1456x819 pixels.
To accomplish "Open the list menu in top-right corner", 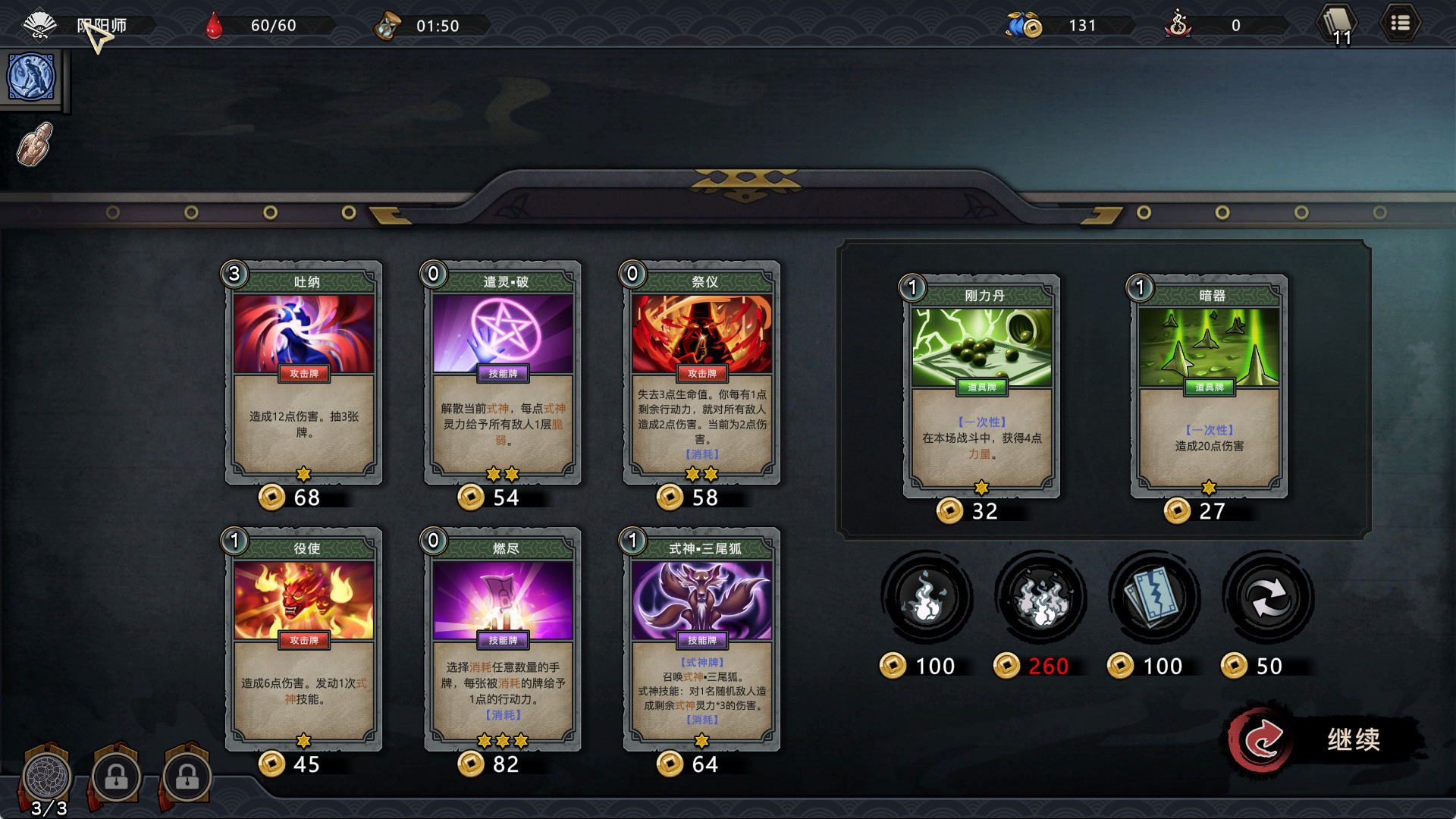I will pyautogui.click(x=1400, y=24).
